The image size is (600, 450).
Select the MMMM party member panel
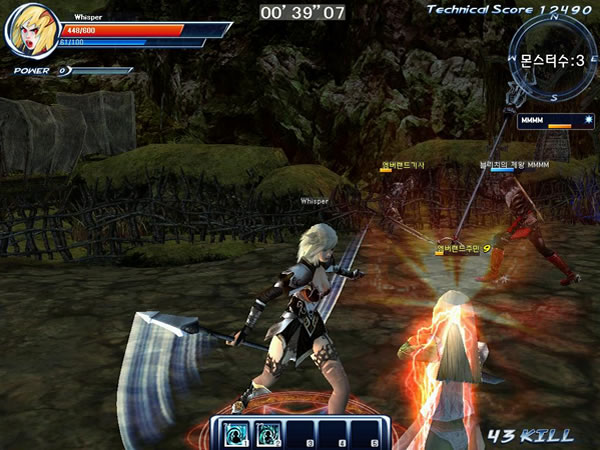(x=545, y=122)
